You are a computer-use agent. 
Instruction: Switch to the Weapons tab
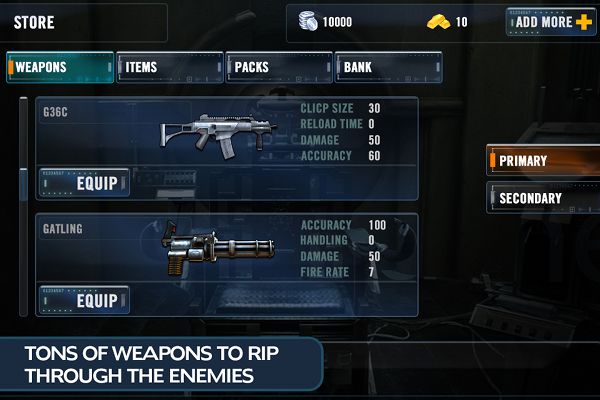click(59, 67)
